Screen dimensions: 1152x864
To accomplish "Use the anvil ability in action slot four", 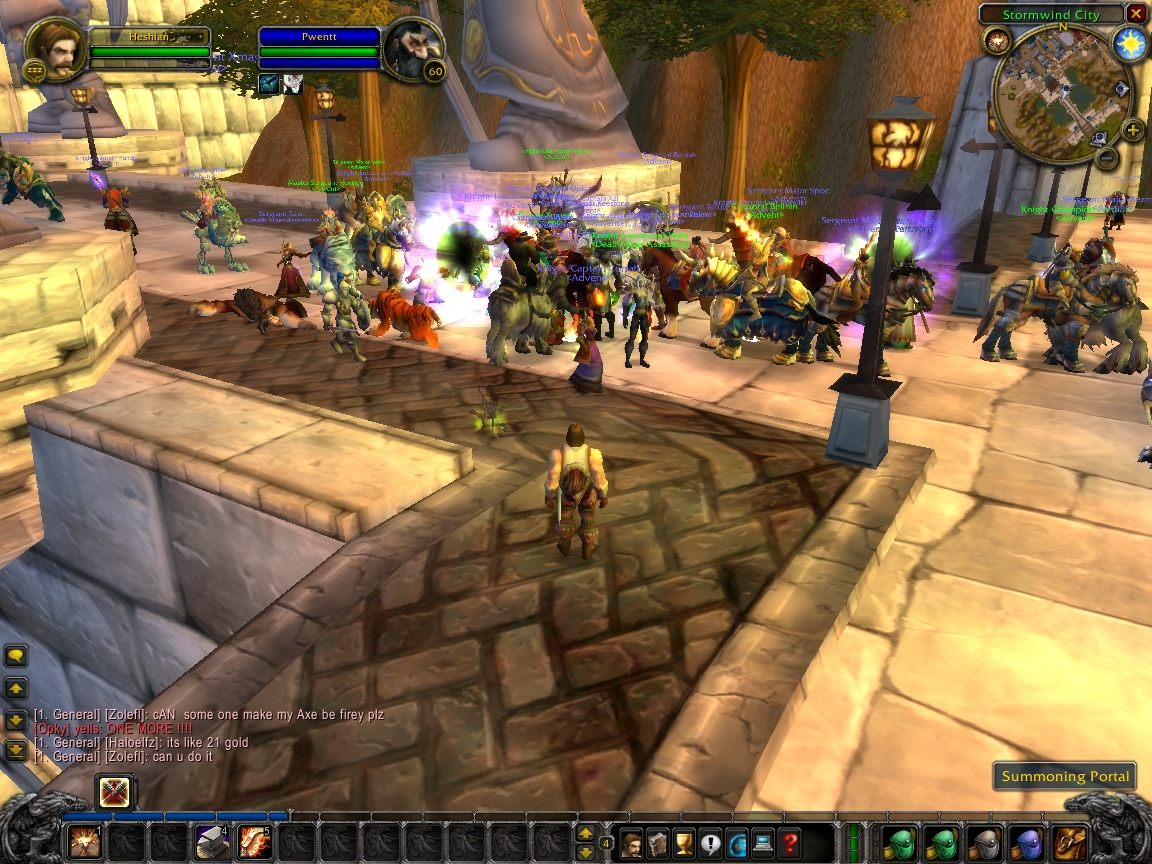I will tap(212, 842).
